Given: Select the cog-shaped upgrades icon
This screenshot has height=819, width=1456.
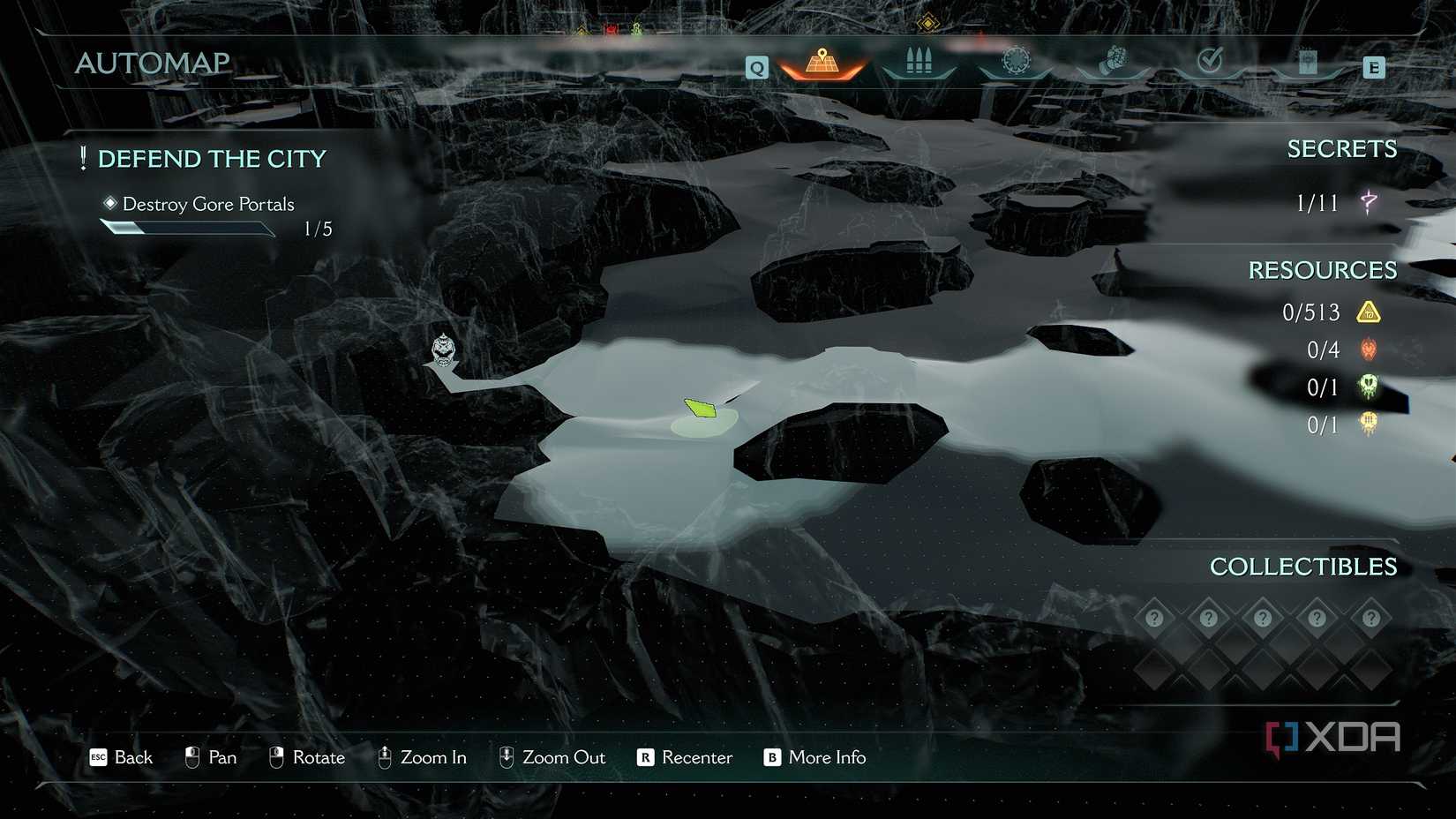Looking at the screenshot, I should tap(1015, 60).
